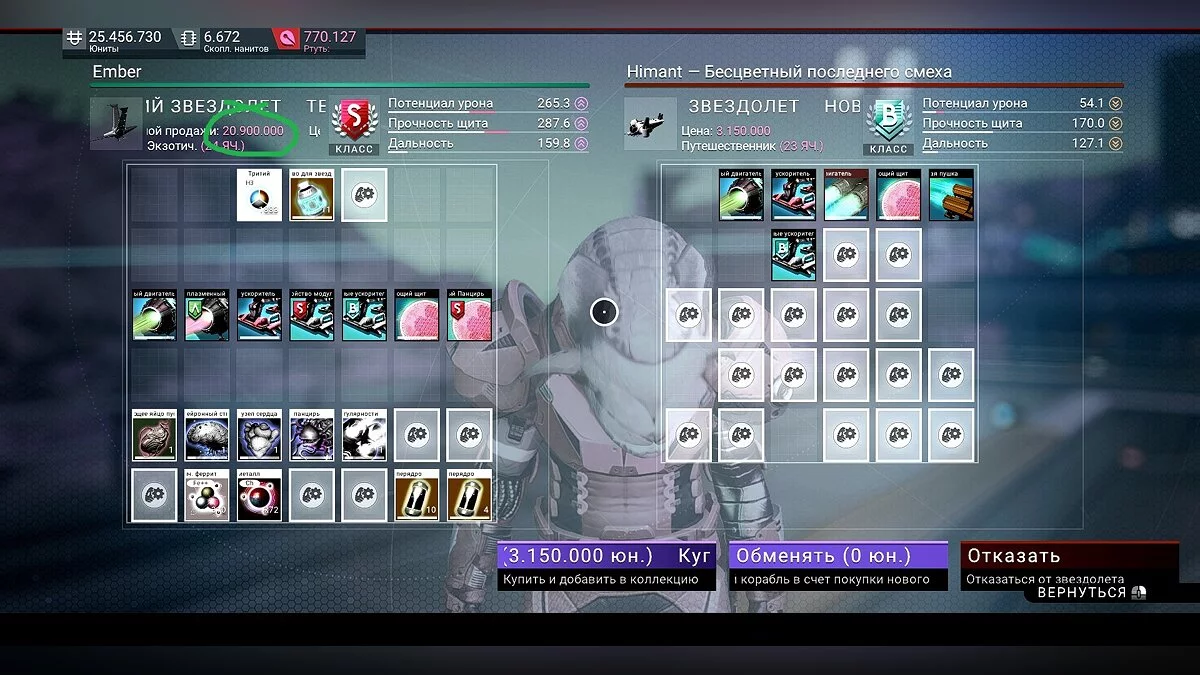The image size is (1200, 675).
Task: Select Ember's S-class thruster module slot
Action: (312, 316)
